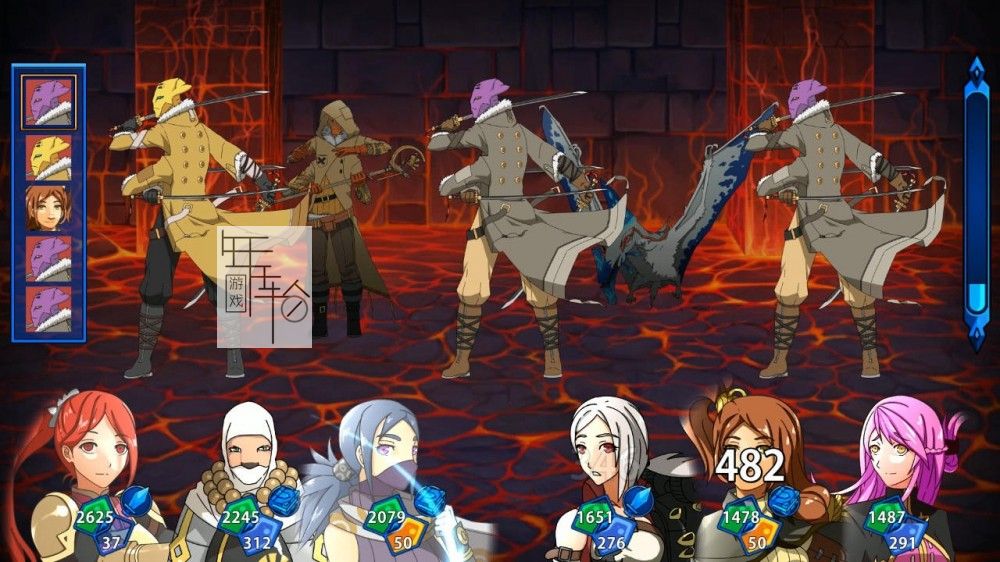
Task: Select the highlighted purple-mask turn order portrait
Action: [48, 102]
